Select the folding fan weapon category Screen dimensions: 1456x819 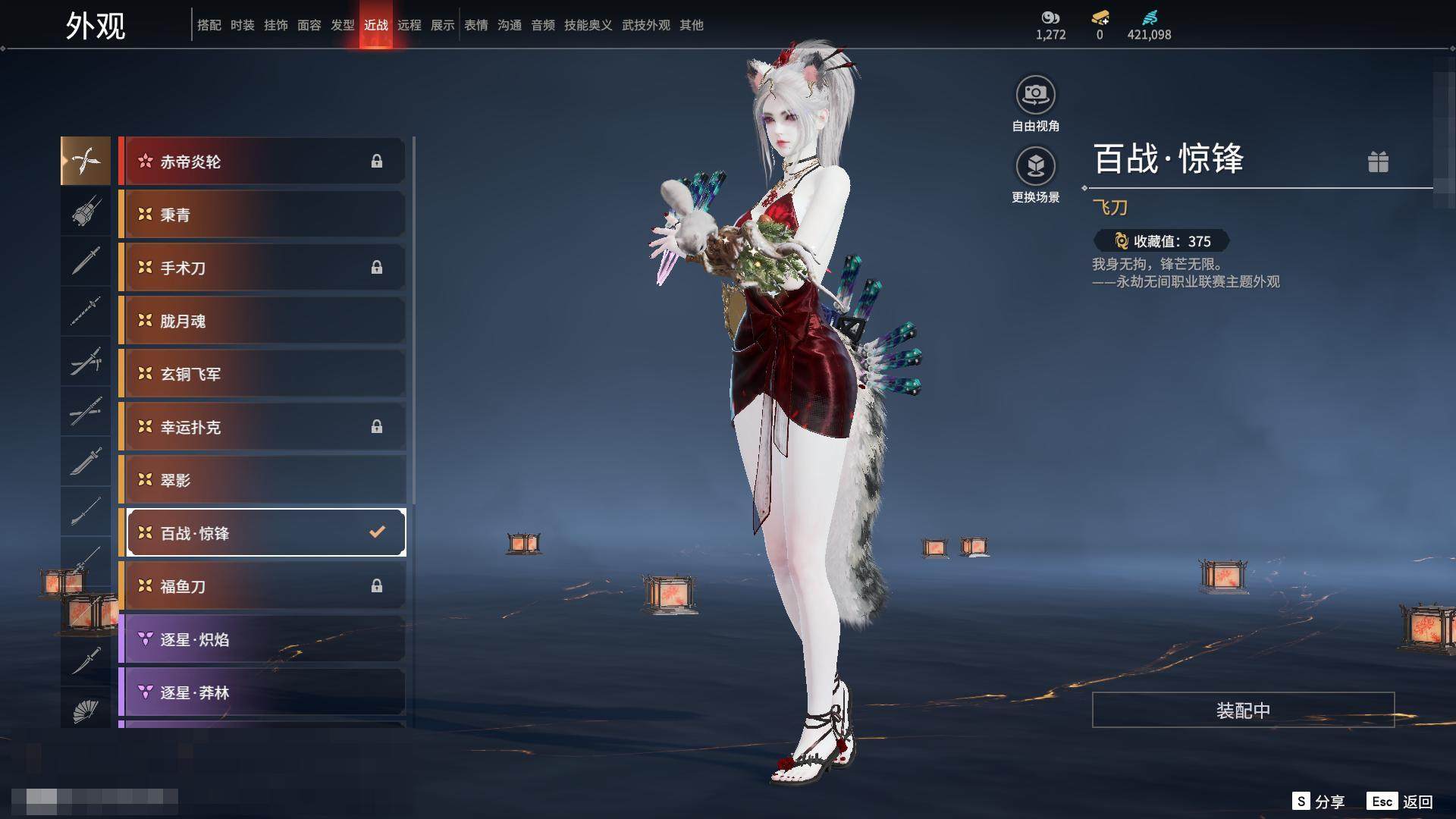point(86,710)
